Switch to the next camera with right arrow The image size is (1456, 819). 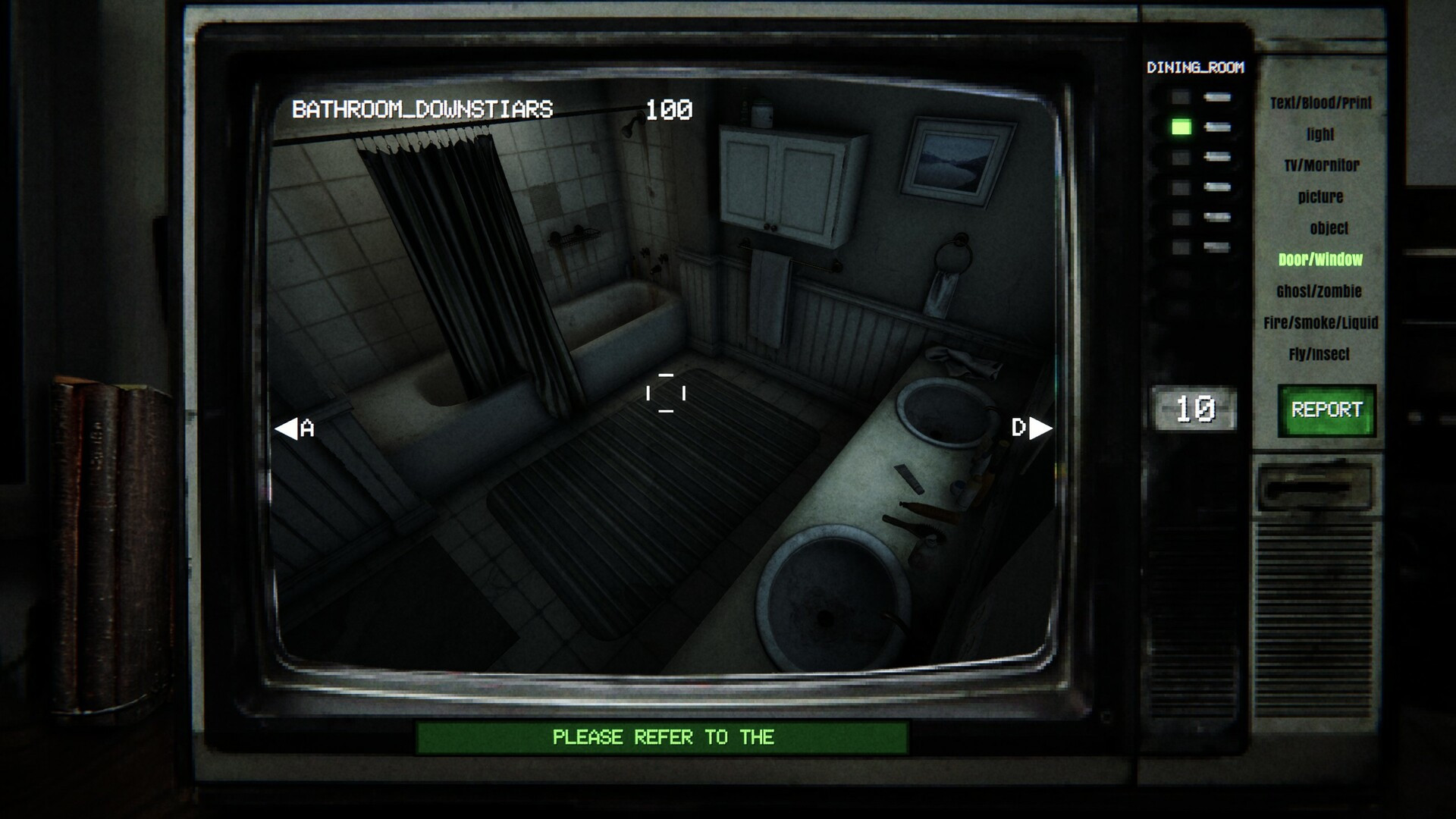click(1040, 428)
